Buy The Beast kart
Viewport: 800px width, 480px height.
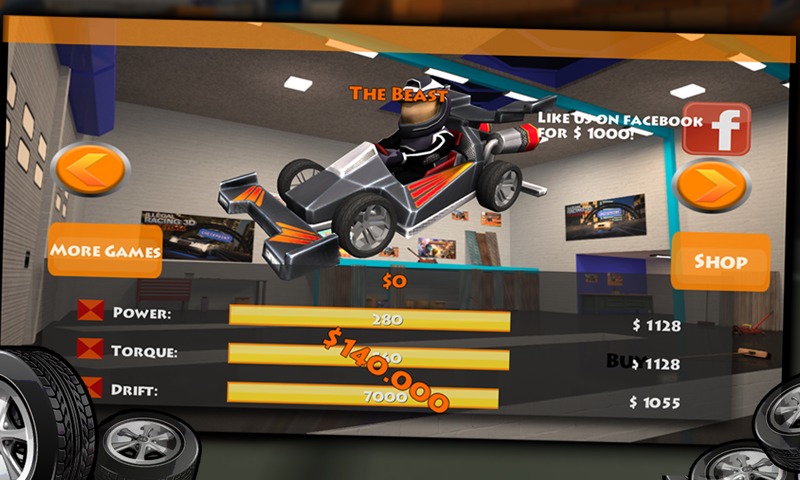623,361
